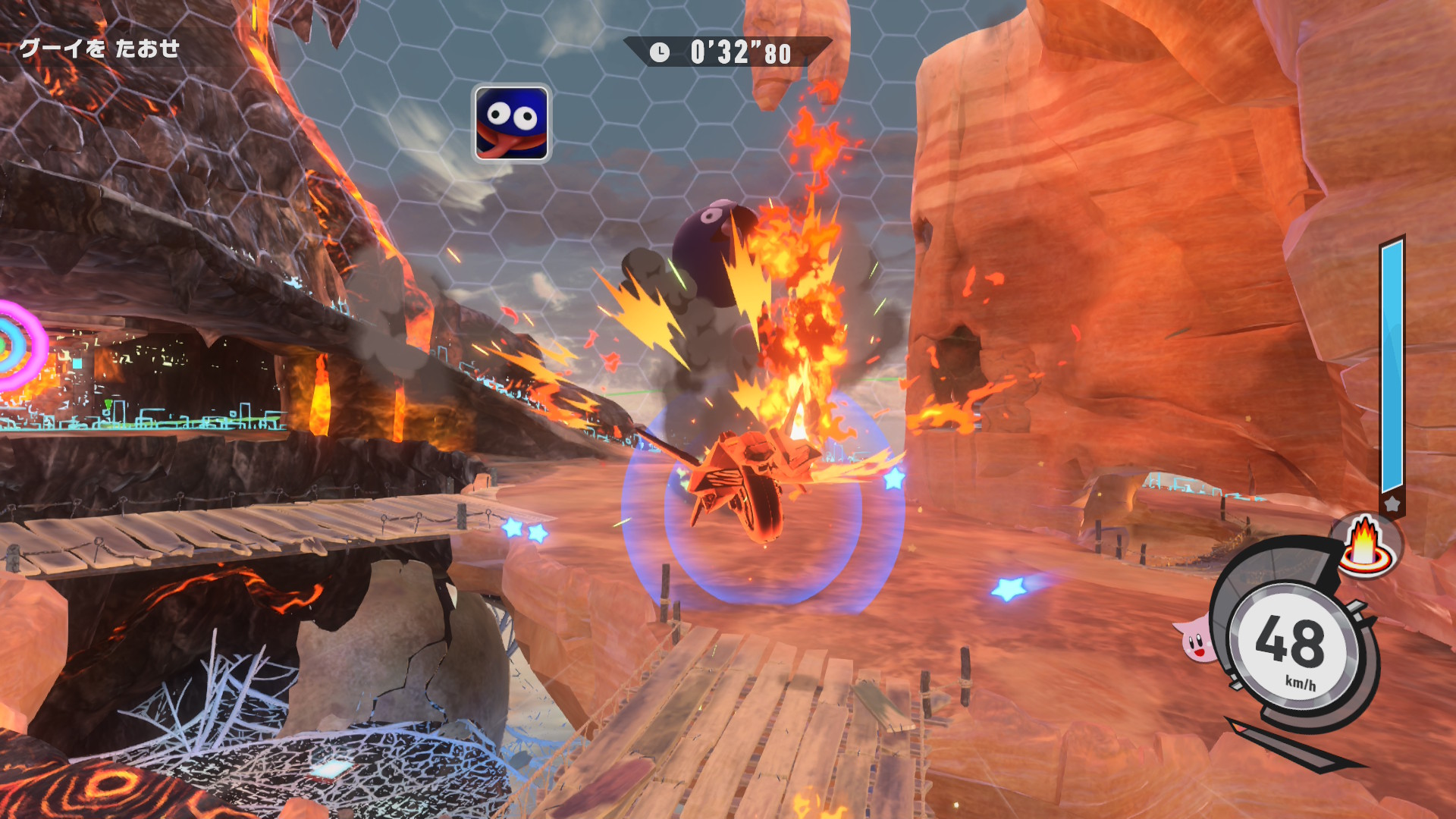This screenshot has height=819, width=1456.
Task: Click the pink Kirby icon beside speedometer
Action: pos(1197,639)
